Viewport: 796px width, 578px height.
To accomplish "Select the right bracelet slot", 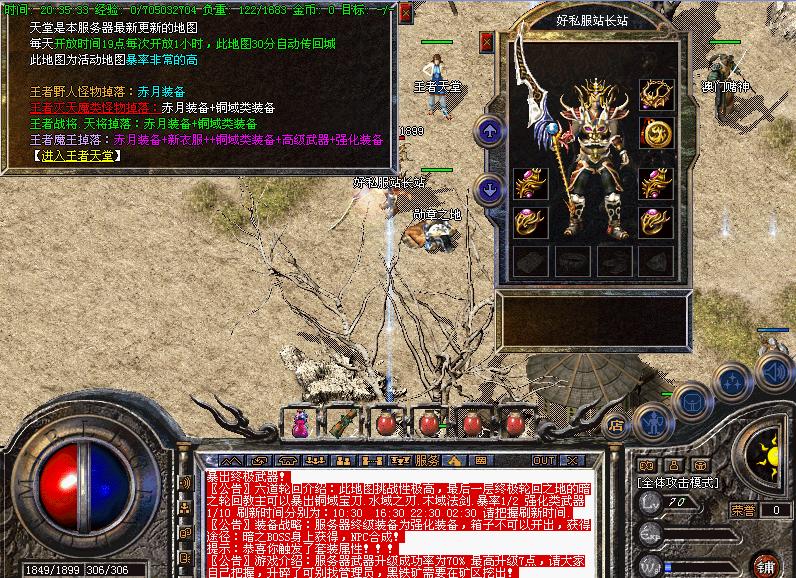I will pos(656,183).
